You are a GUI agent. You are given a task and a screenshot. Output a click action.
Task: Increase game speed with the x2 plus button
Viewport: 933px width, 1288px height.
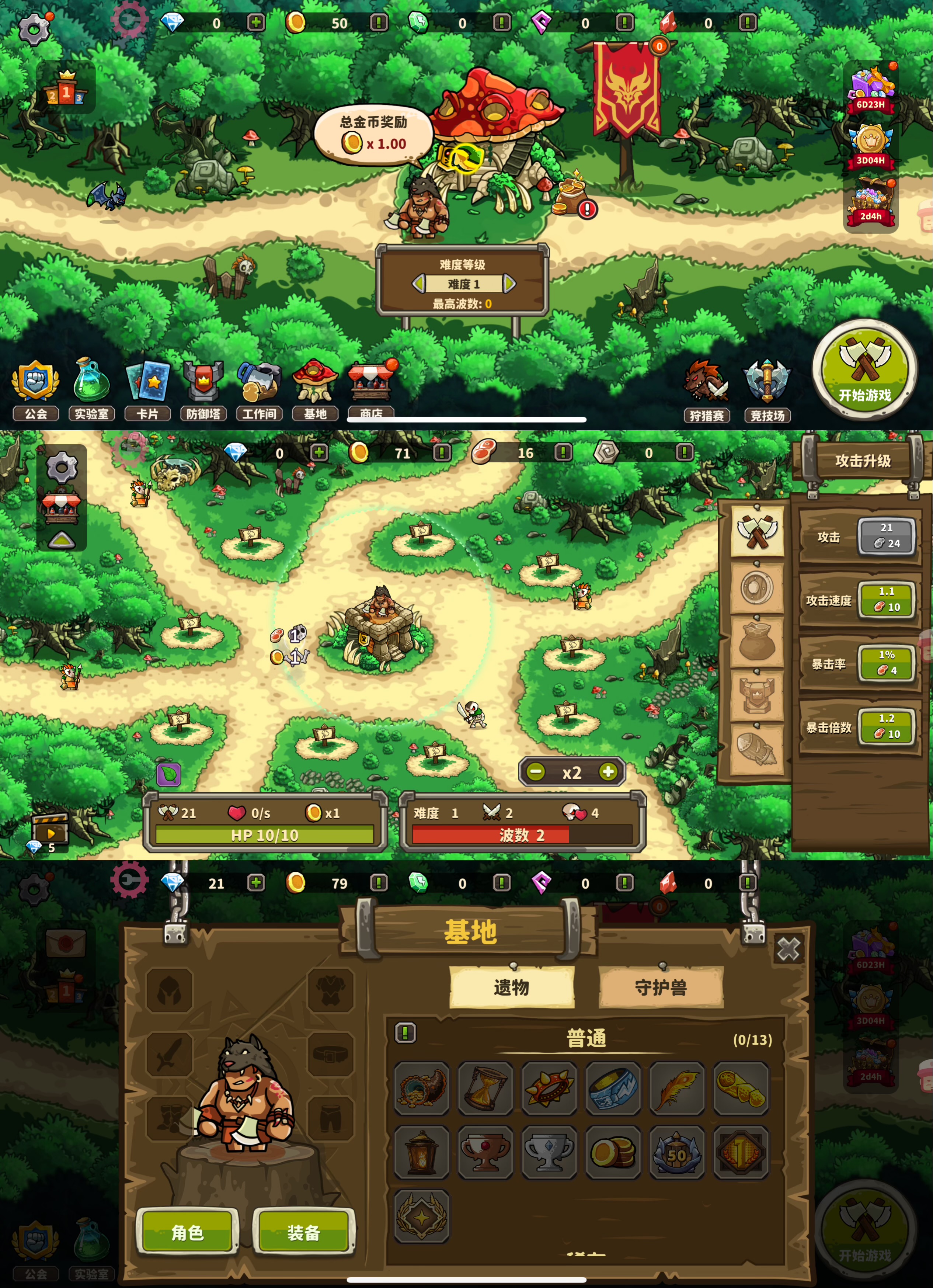pyautogui.click(x=608, y=772)
